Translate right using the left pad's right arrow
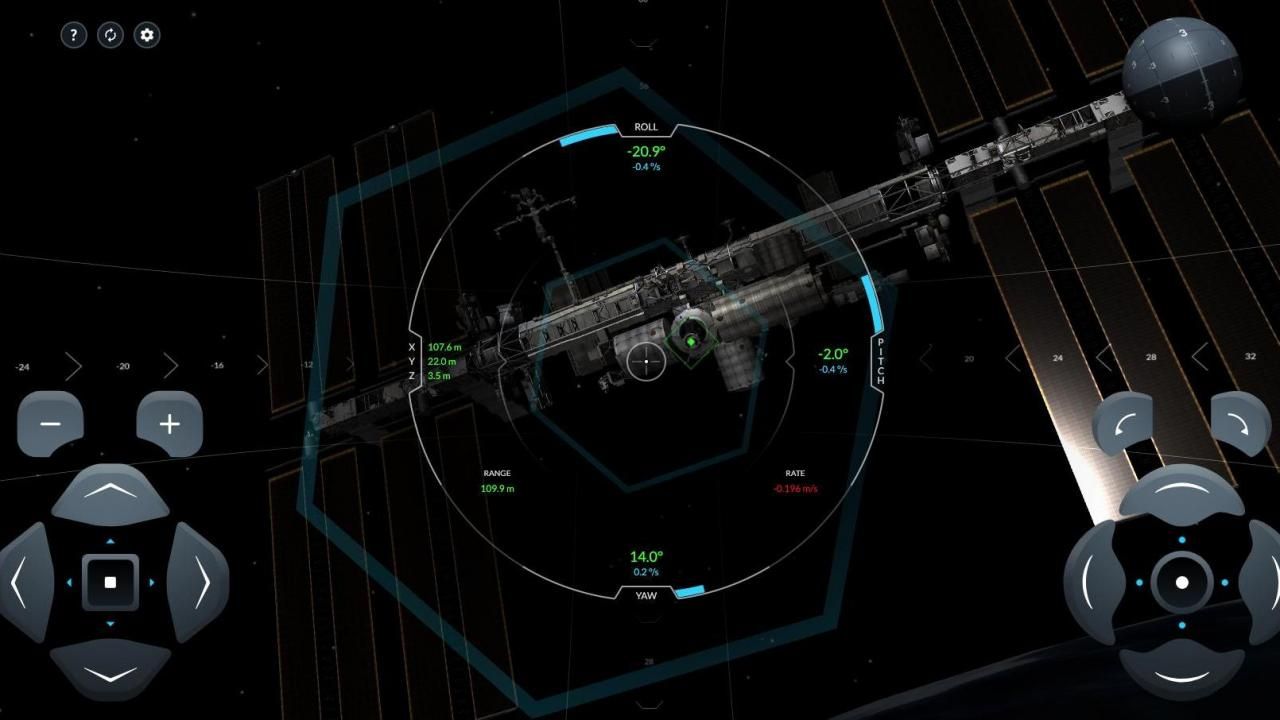The width and height of the screenshot is (1280, 720). pyautogui.click(x=198, y=581)
